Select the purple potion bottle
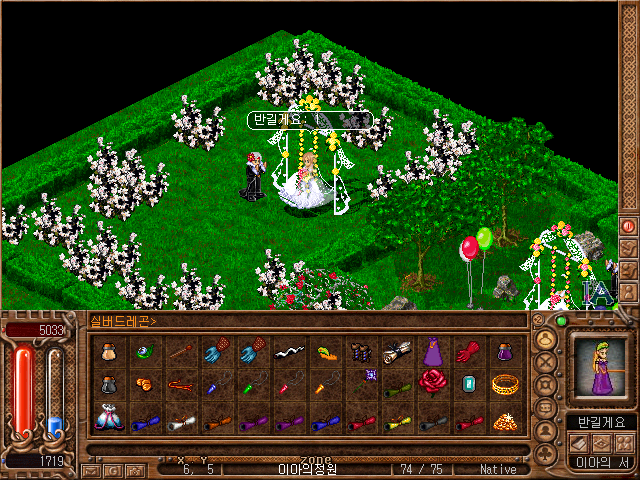The width and height of the screenshot is (640, 480). point(503,351)
